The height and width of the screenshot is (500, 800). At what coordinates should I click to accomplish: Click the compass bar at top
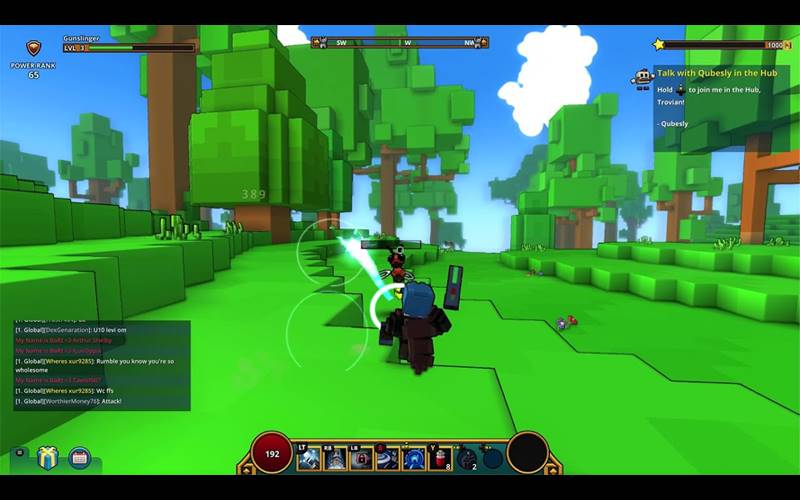[x=399, y=43]
